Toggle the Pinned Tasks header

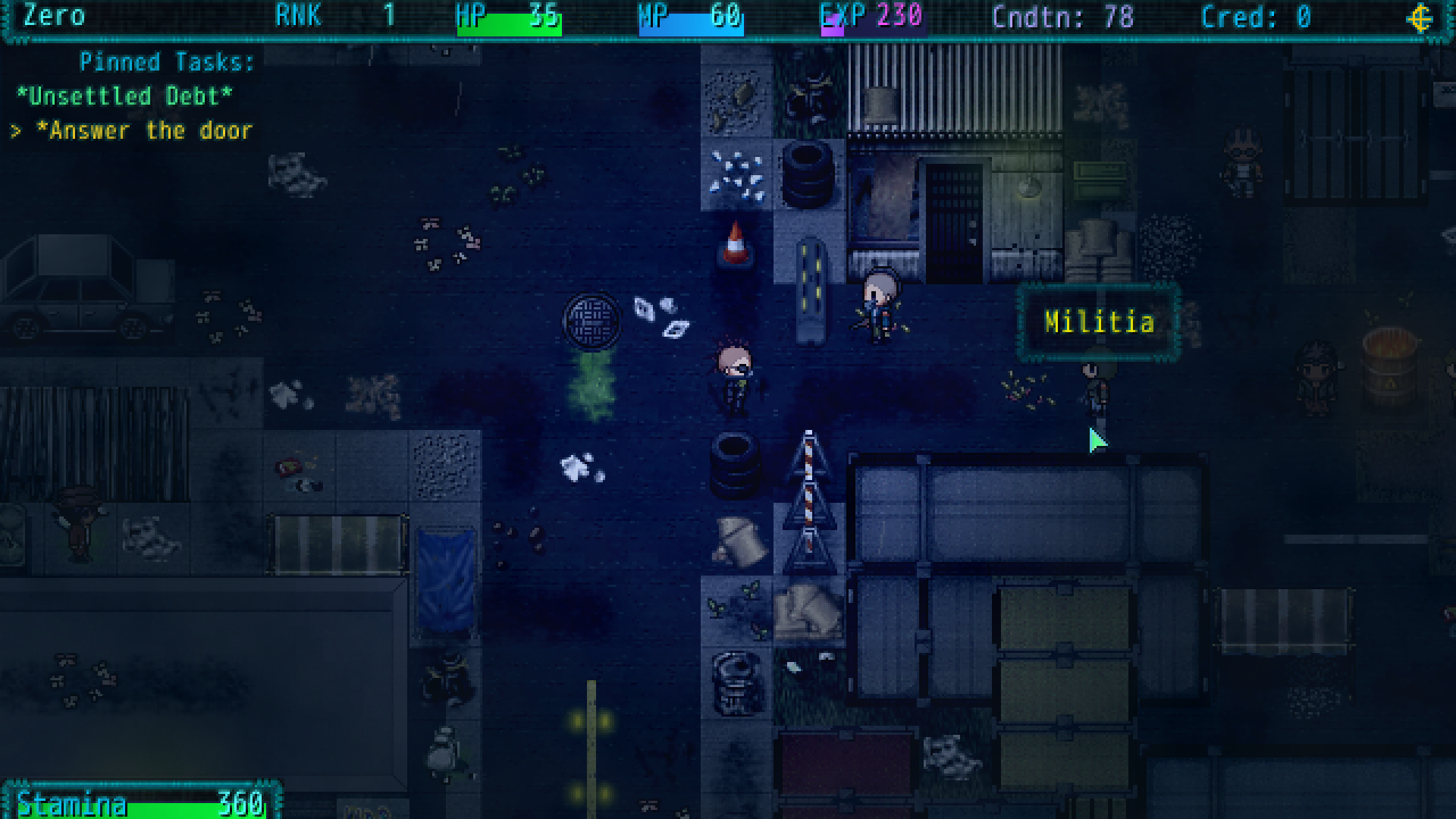[x=165, y=61]
